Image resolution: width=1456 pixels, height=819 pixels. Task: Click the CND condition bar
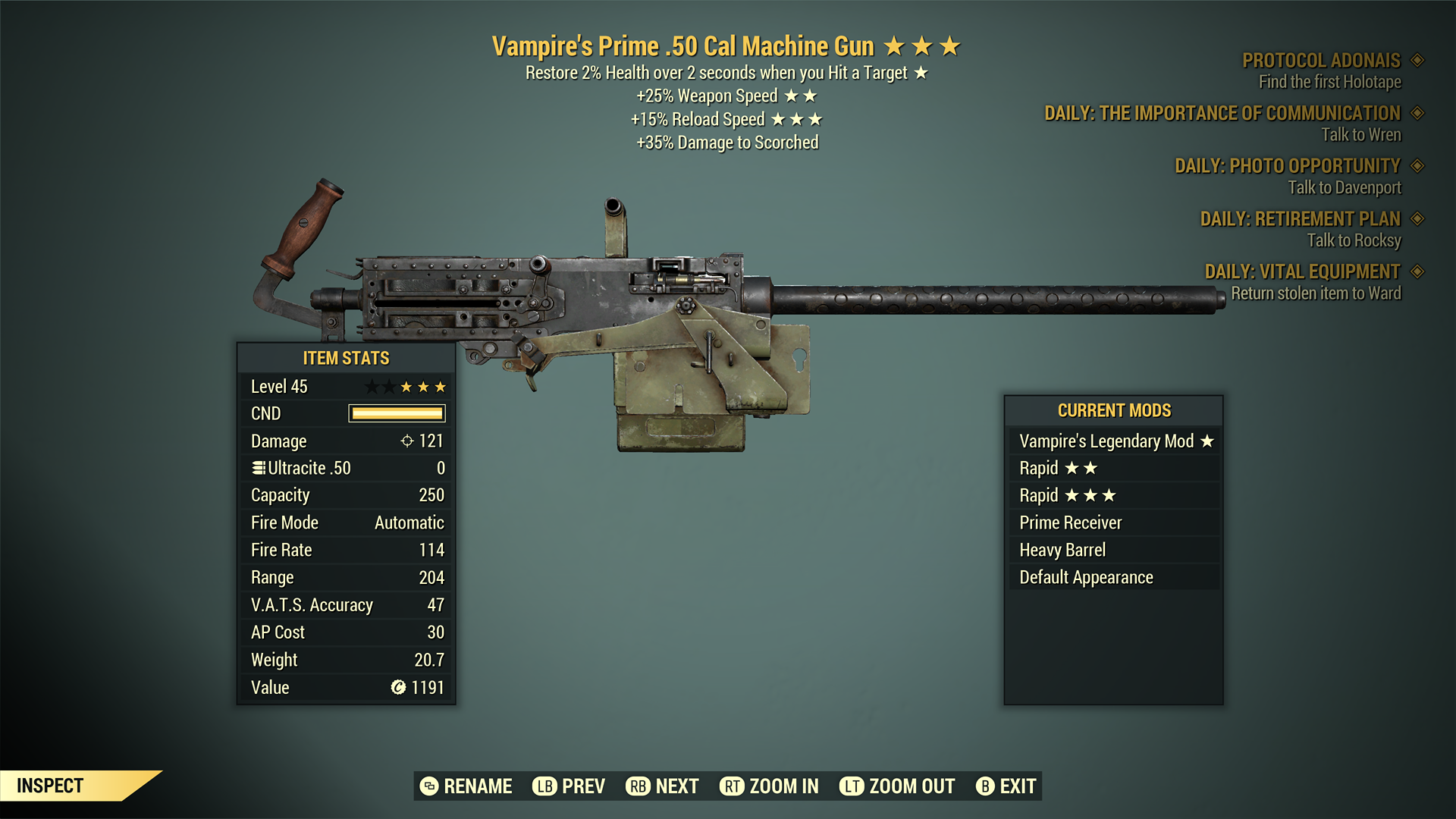[396, 413]
